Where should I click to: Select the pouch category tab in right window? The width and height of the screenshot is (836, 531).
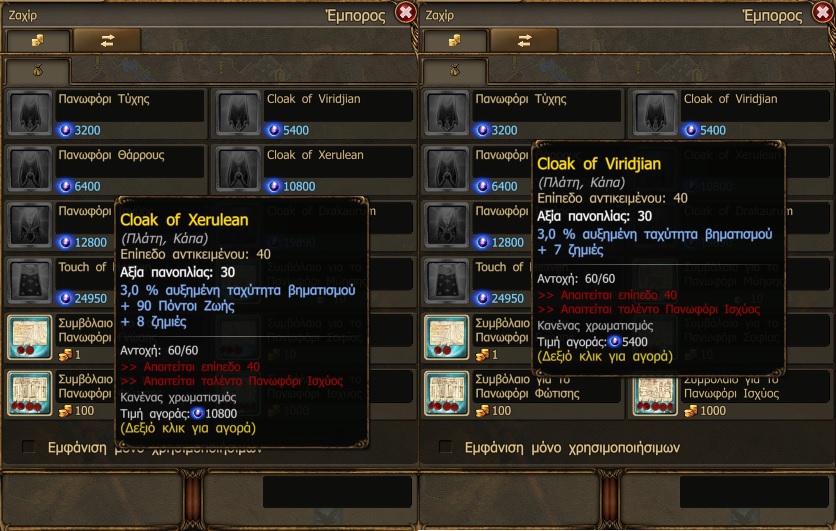[454, 71]
